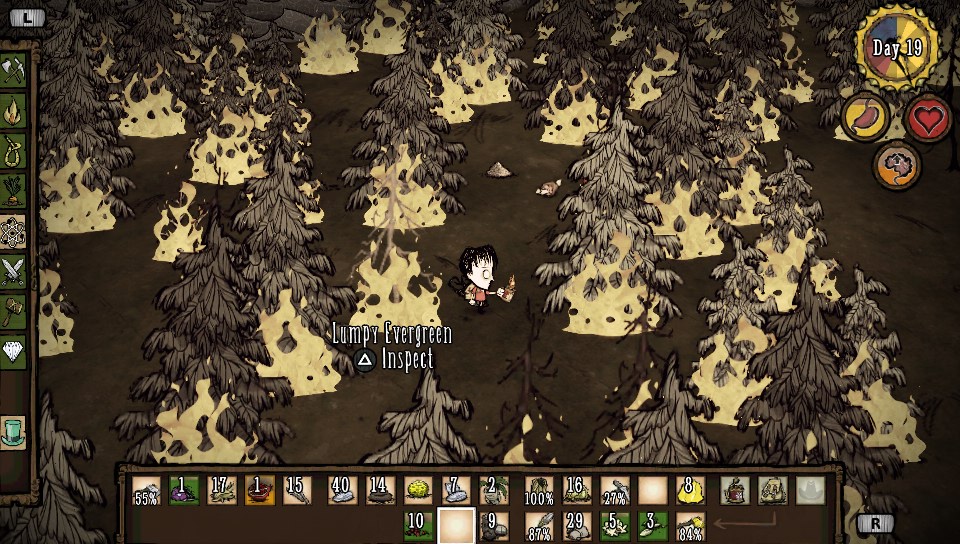The height and width of the screenshot is (544, 960).
Task: Choose the item slot showing 100%
Action: (x=539, y=490)
